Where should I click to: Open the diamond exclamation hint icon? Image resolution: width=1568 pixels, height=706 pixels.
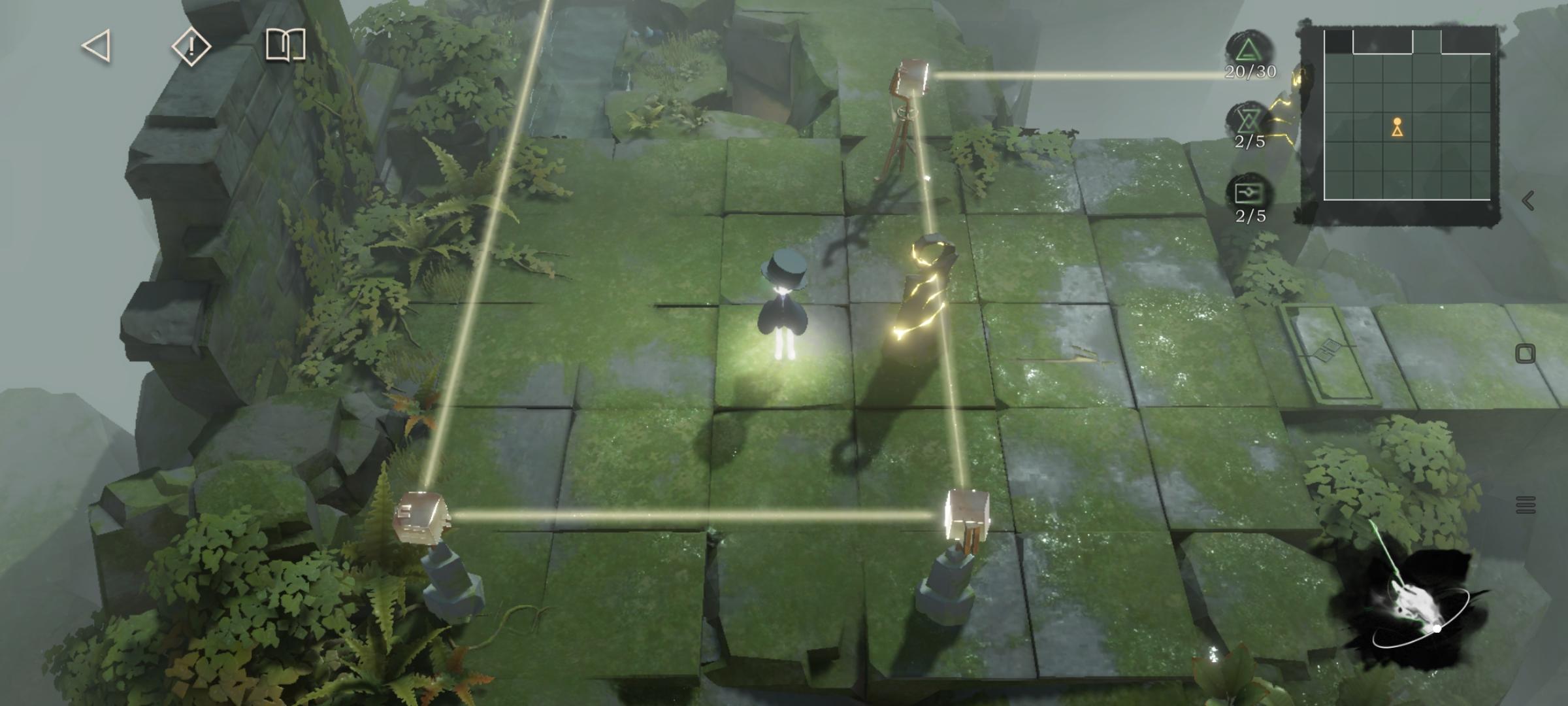point(191,46)
